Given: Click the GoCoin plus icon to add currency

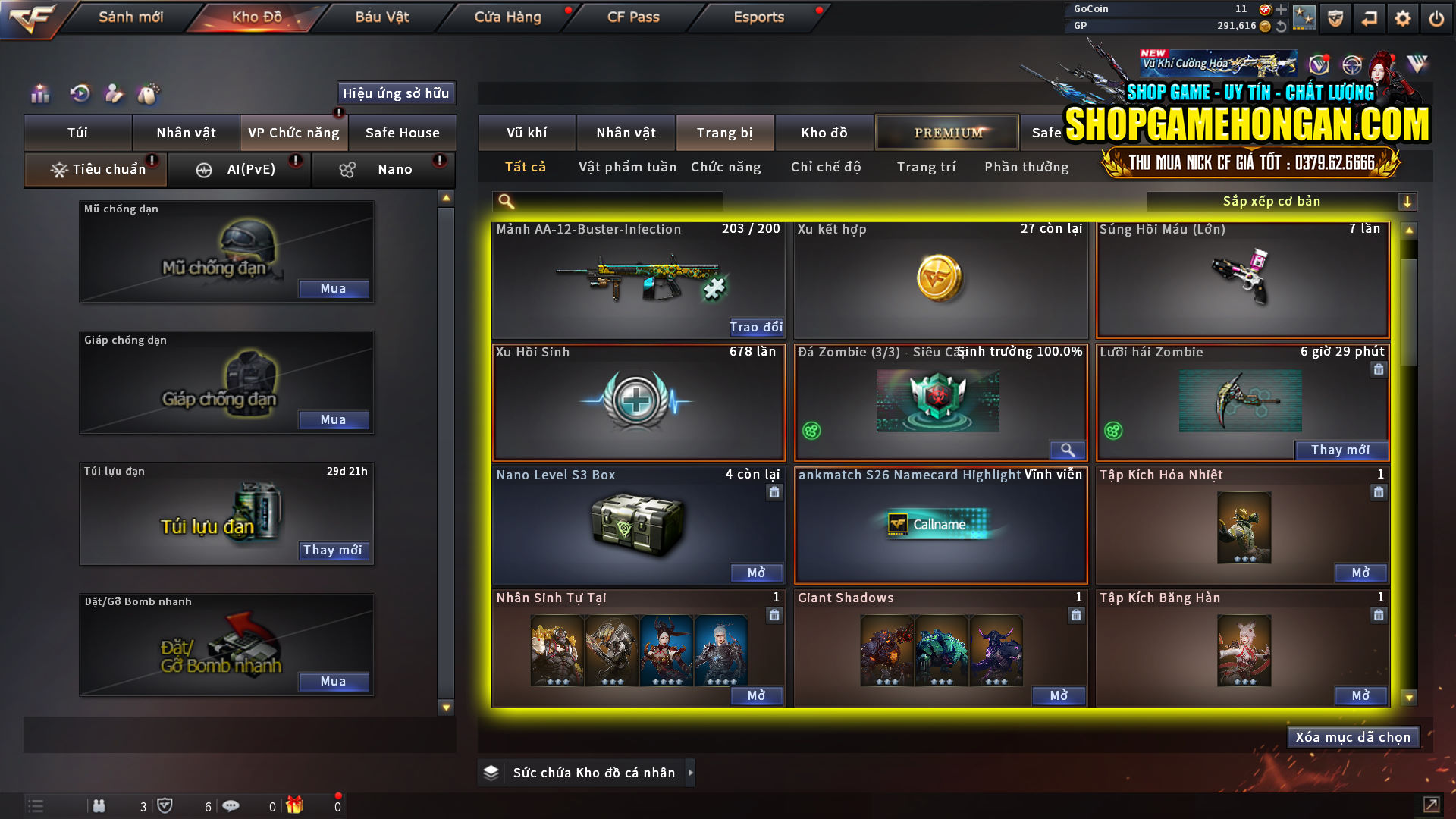Looking at the screenshot, I should 1282,10.
